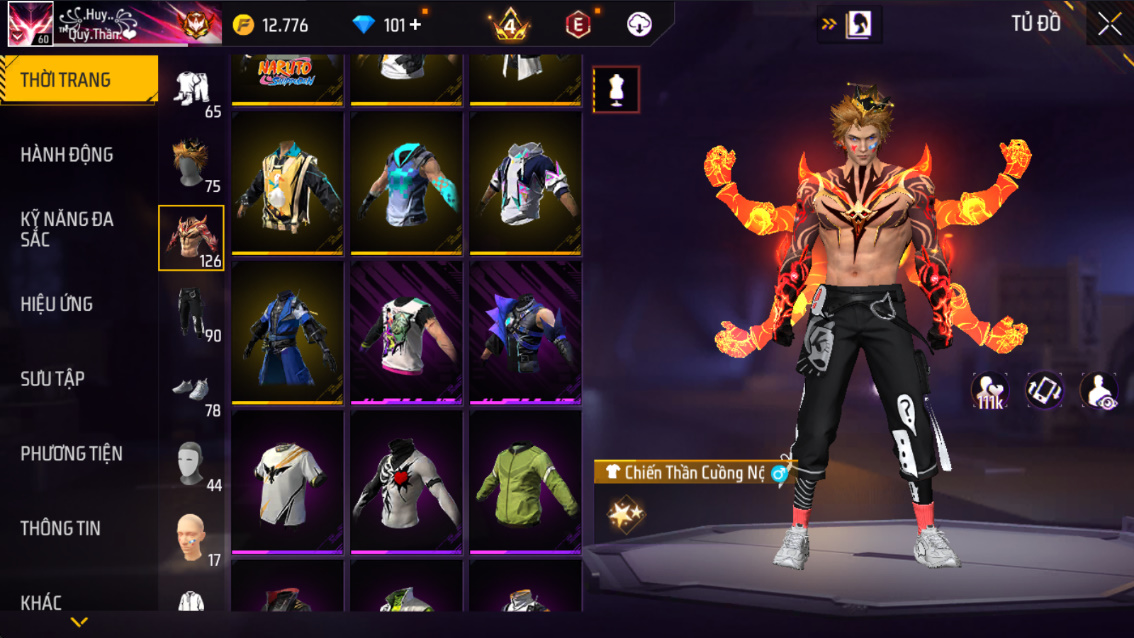
Task: Select the blue long coat outfit
Action: coord(288,333)
